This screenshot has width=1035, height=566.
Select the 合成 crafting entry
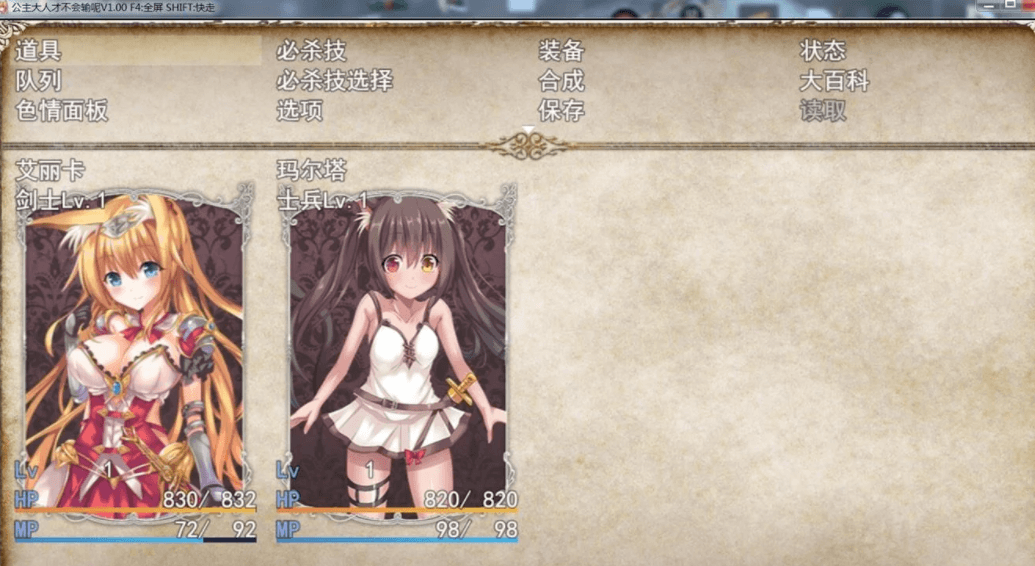tap(561, 81)
